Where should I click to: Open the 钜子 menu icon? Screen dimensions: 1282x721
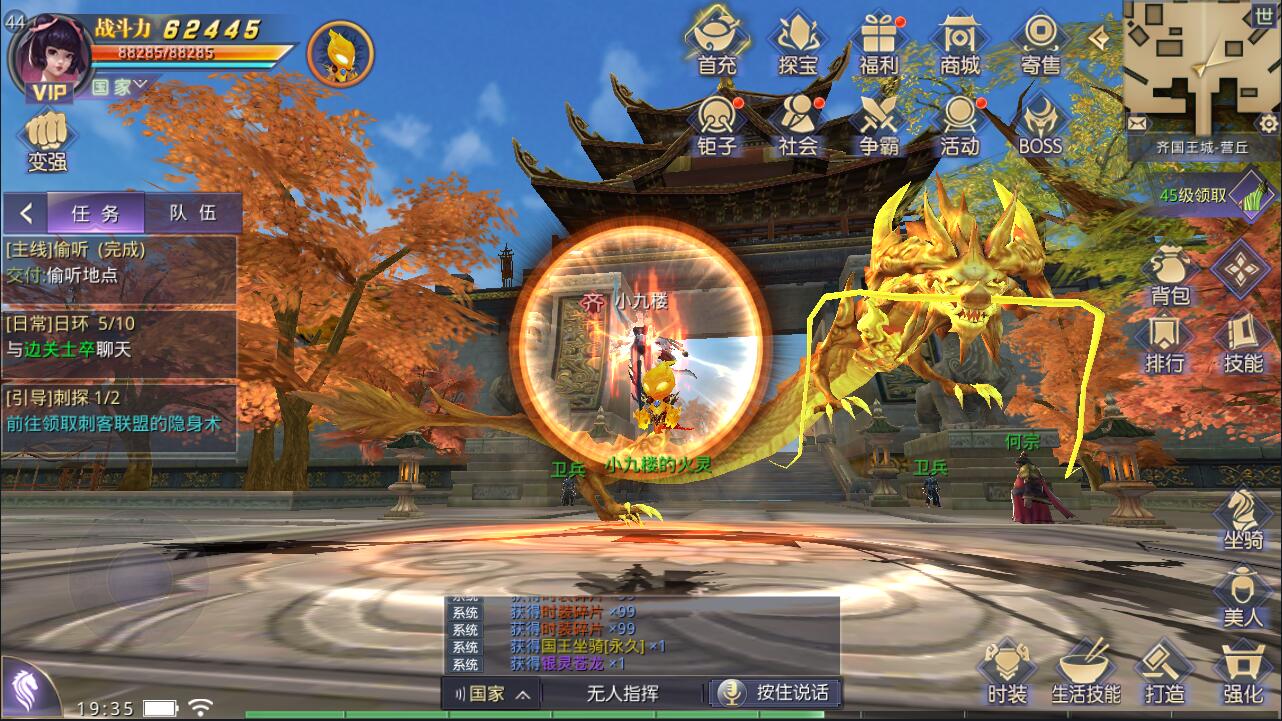pos(717,124)
